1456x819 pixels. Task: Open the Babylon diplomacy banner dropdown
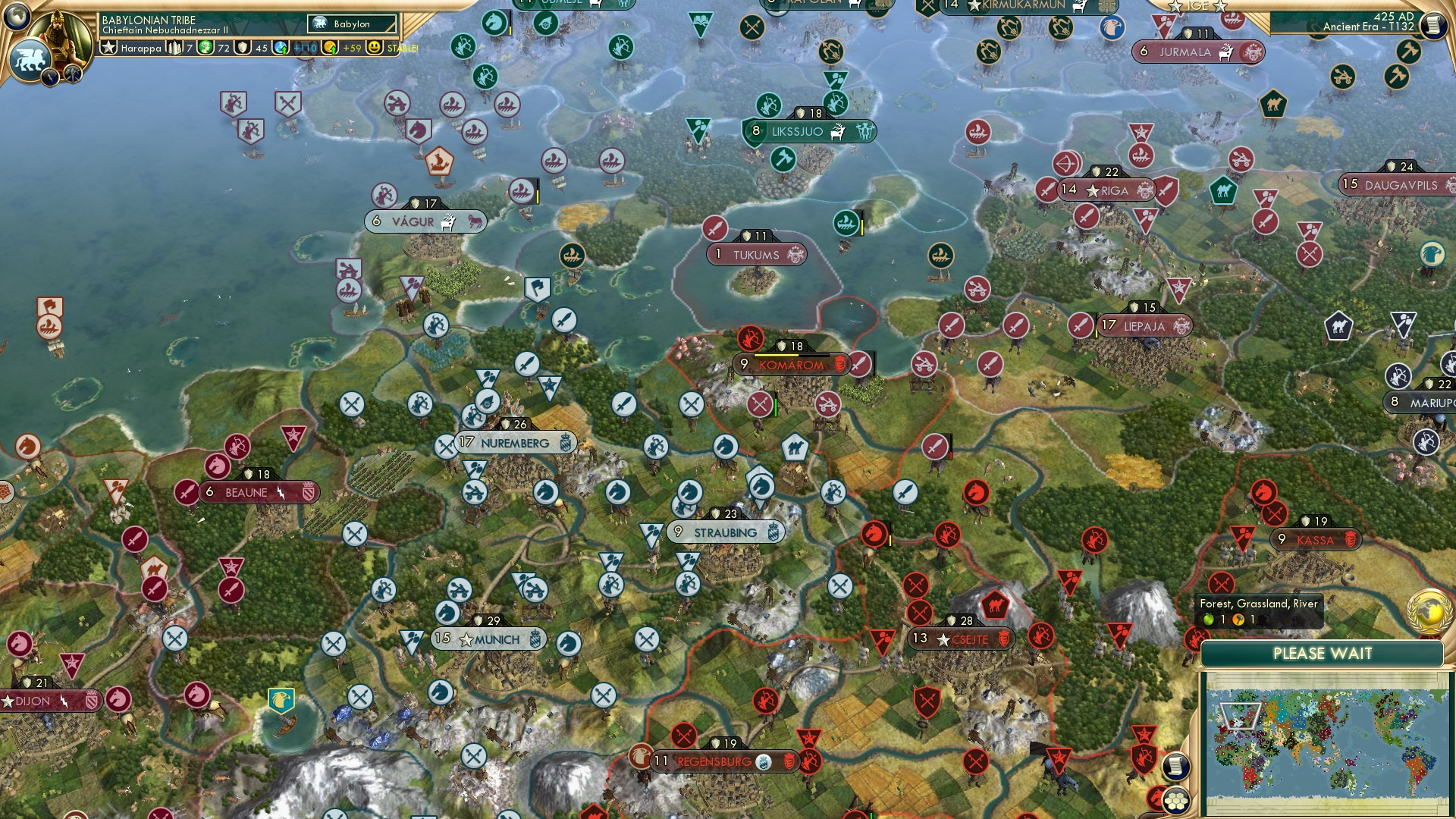click(x=350, y=24)
